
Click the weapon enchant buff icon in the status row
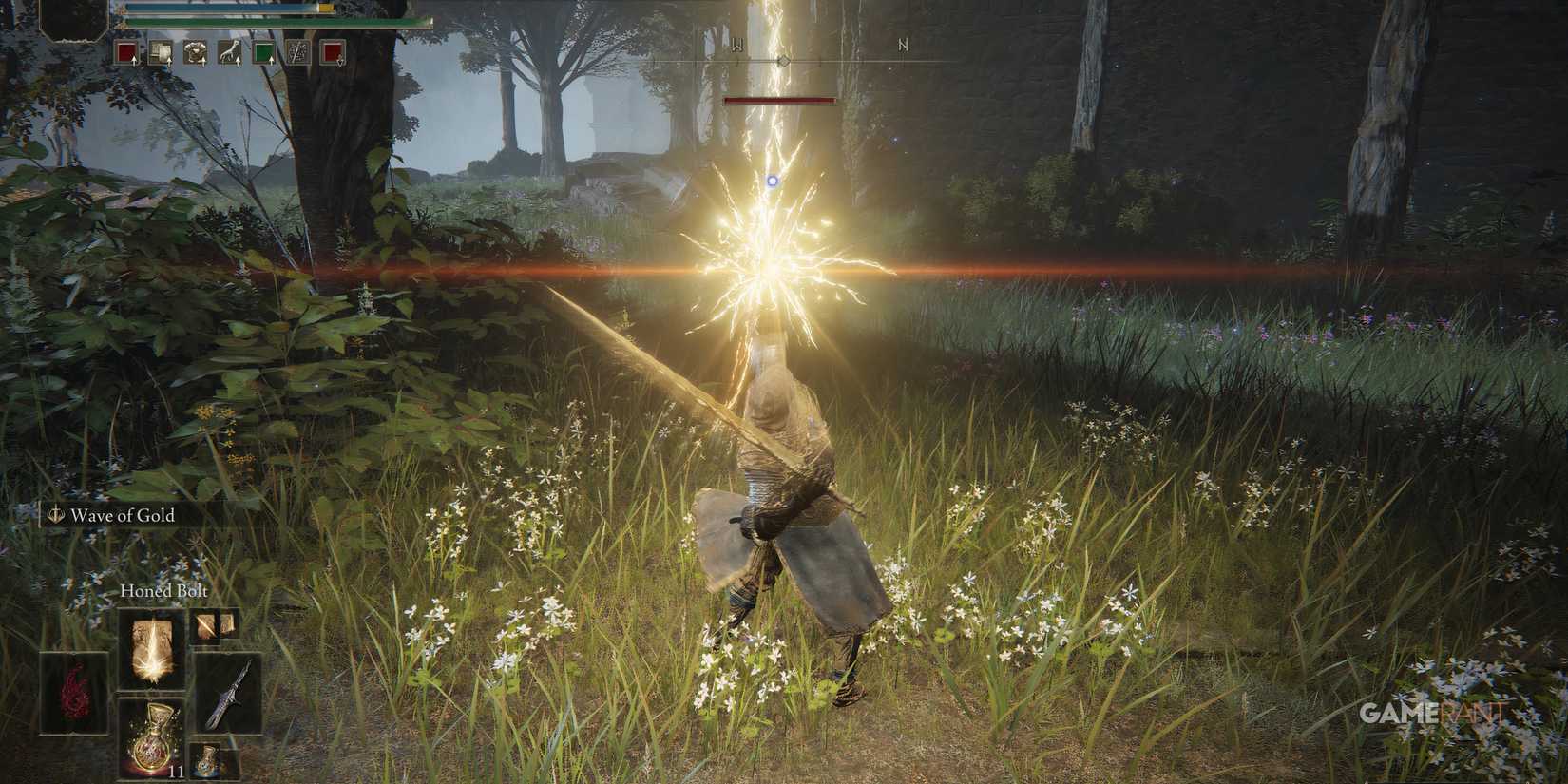point(297,52)
